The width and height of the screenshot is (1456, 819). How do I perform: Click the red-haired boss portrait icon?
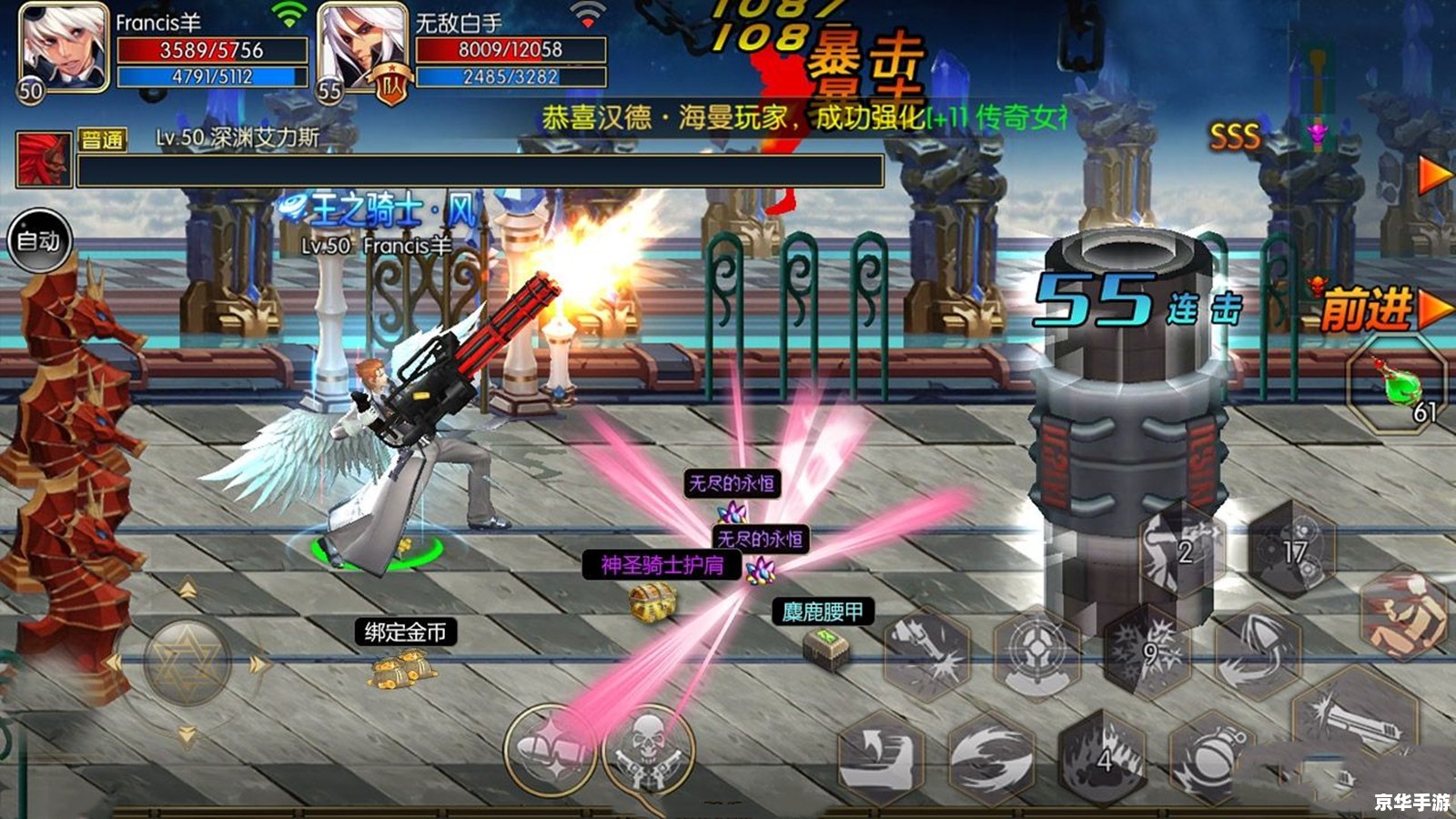pos(43,160)
